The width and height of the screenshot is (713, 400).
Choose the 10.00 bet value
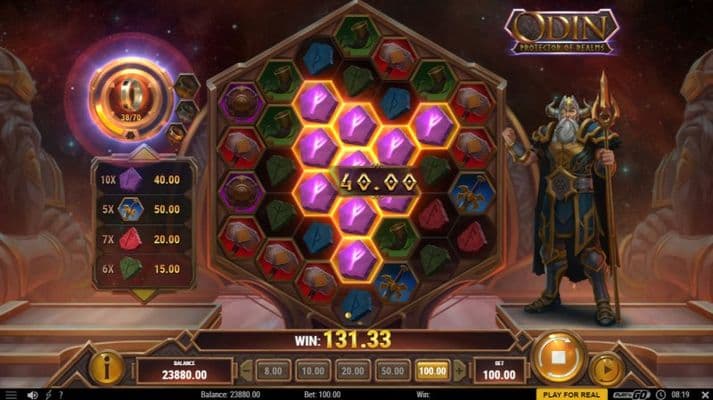tap(312, 370)
